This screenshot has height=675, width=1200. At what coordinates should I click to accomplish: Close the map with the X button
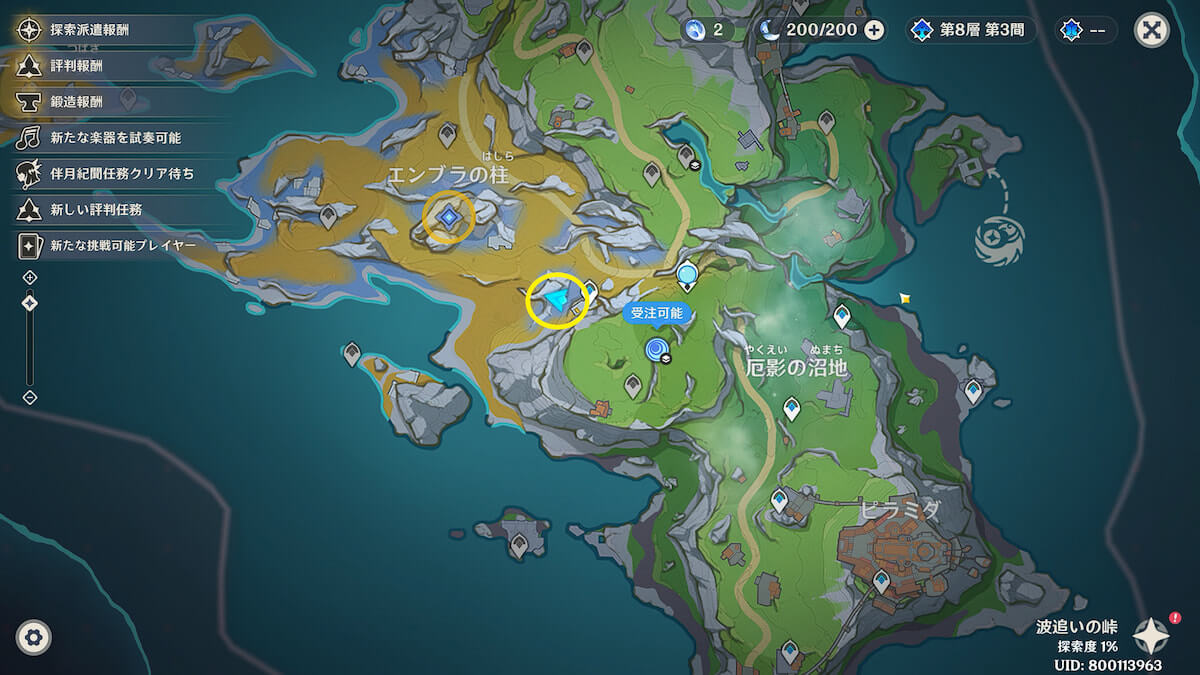pyautogui.click(x=1152, y=30)
